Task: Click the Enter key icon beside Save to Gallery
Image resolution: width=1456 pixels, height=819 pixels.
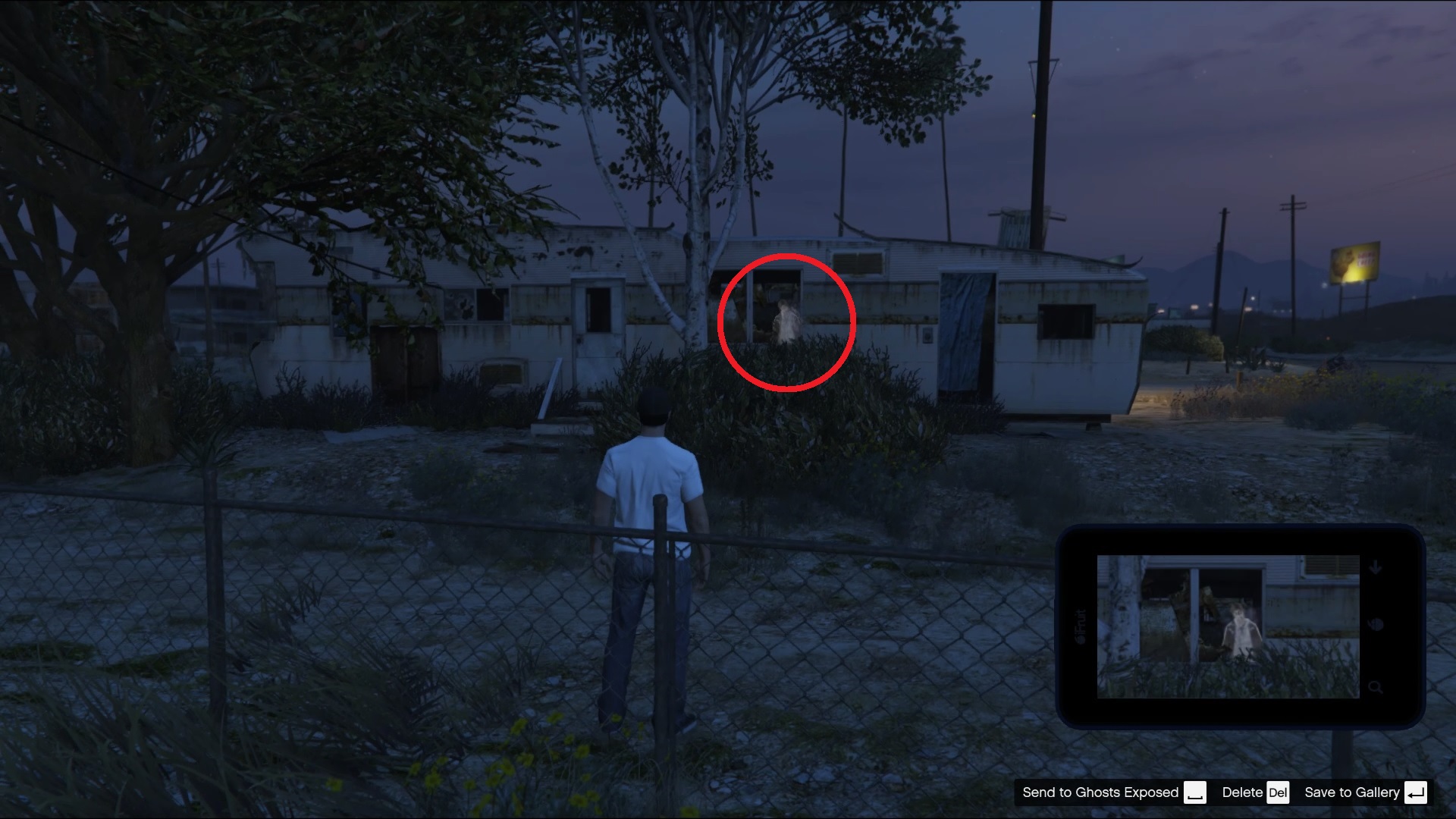Action: pyautogui.click(x=1417, y=792)
